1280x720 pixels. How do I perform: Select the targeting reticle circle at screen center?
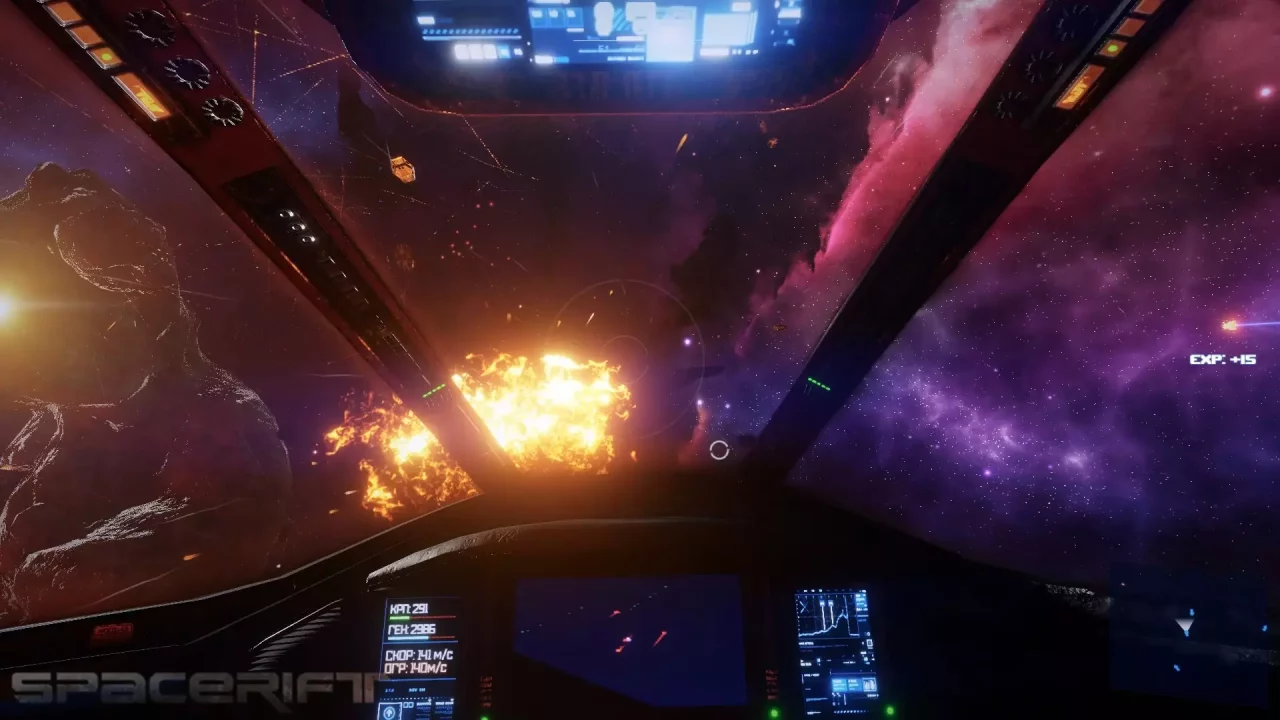tap(718, 452)
